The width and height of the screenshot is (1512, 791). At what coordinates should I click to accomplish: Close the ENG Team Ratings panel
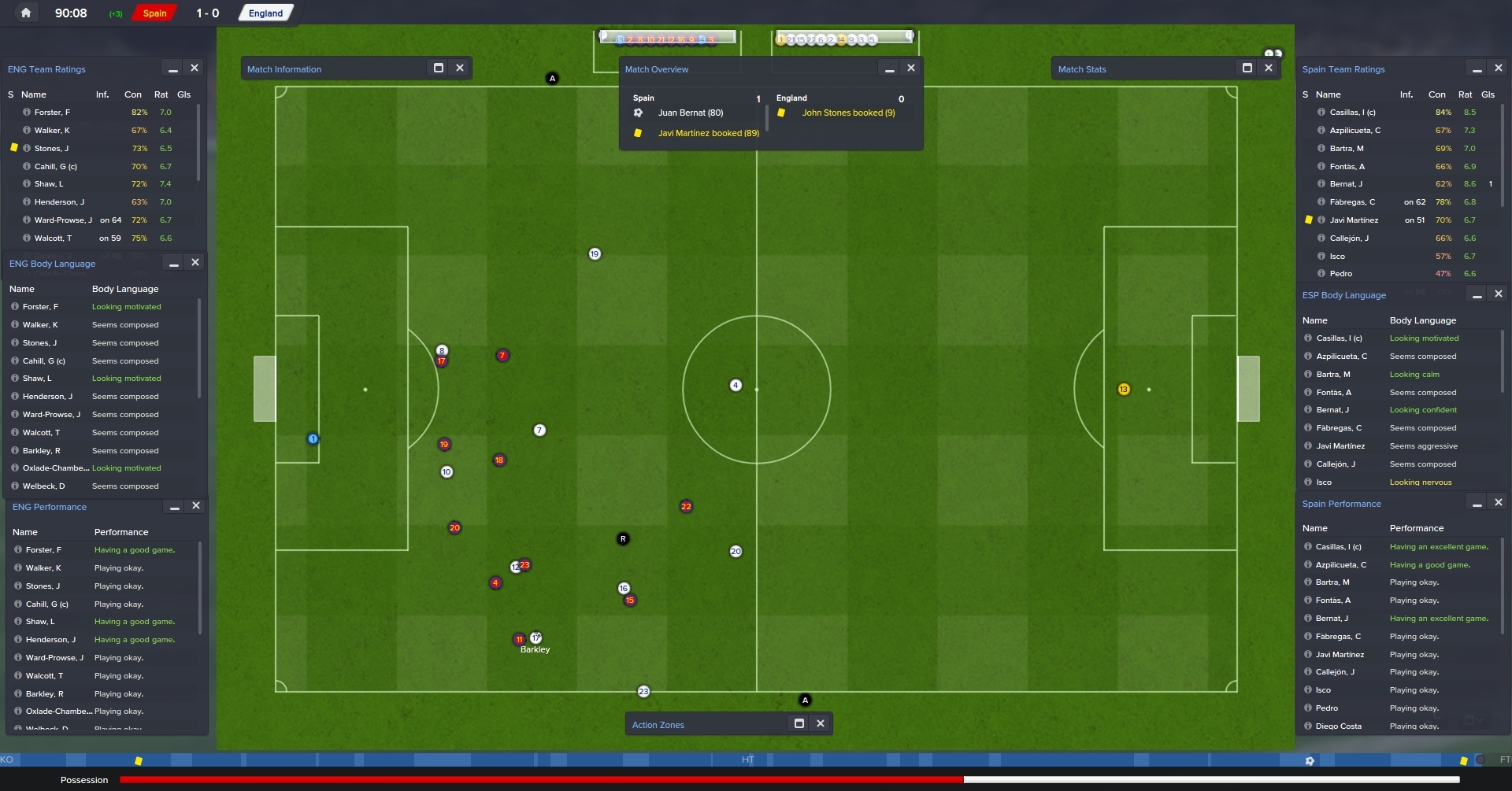[x=195, y=68]
